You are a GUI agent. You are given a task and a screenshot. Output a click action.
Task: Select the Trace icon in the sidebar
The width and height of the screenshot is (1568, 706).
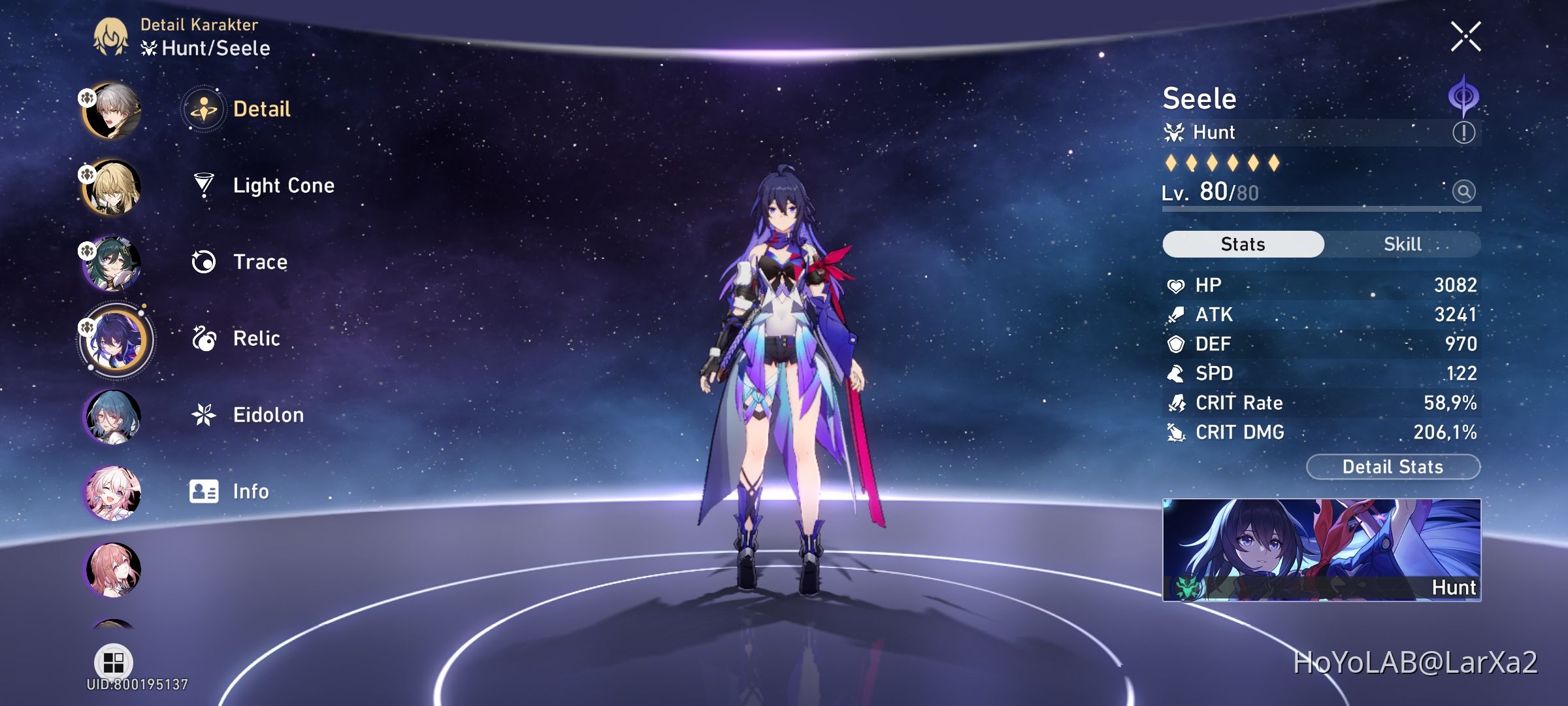coord(204,261)
